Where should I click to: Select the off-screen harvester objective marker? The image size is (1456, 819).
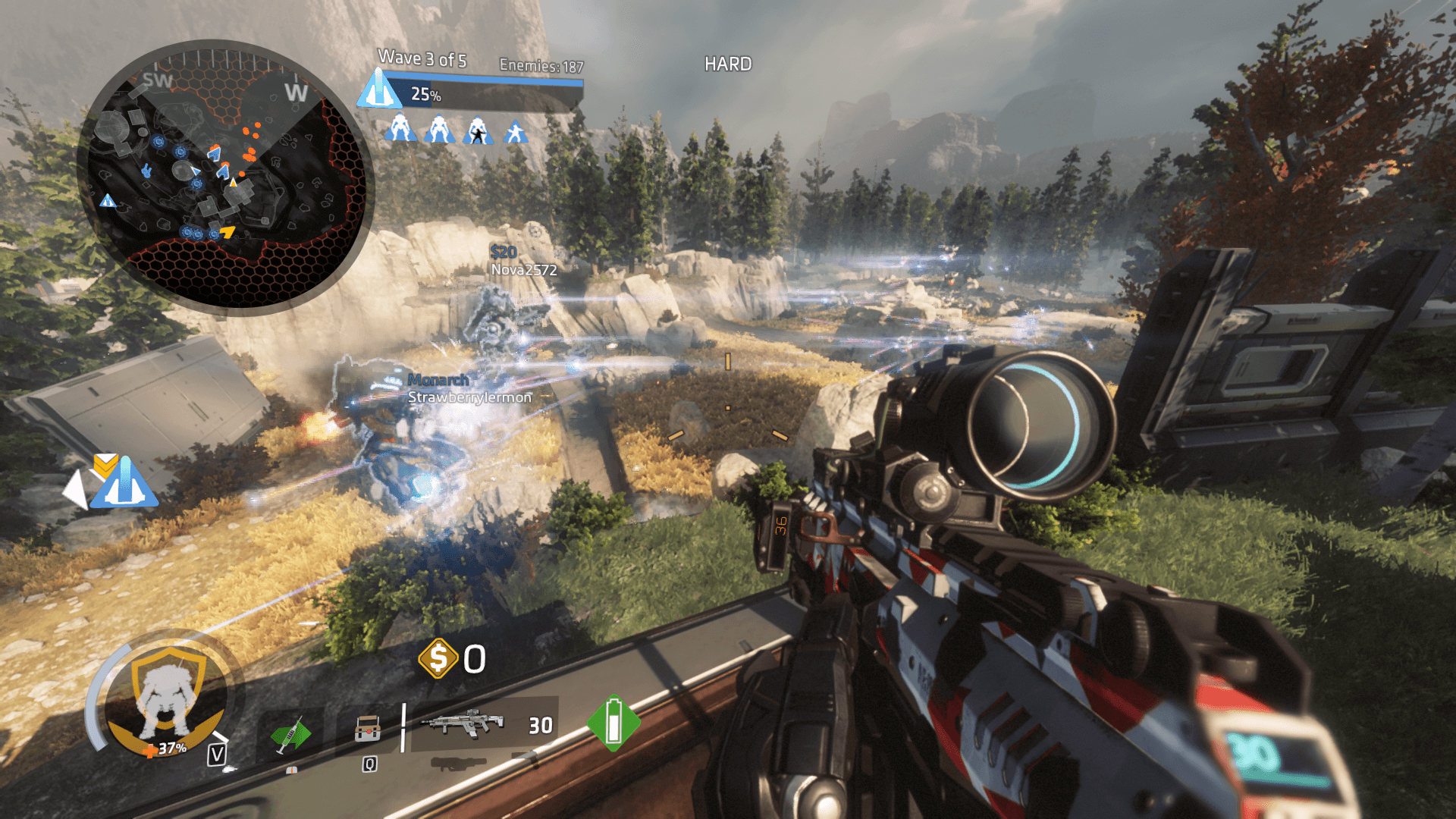tap(124, 483)
